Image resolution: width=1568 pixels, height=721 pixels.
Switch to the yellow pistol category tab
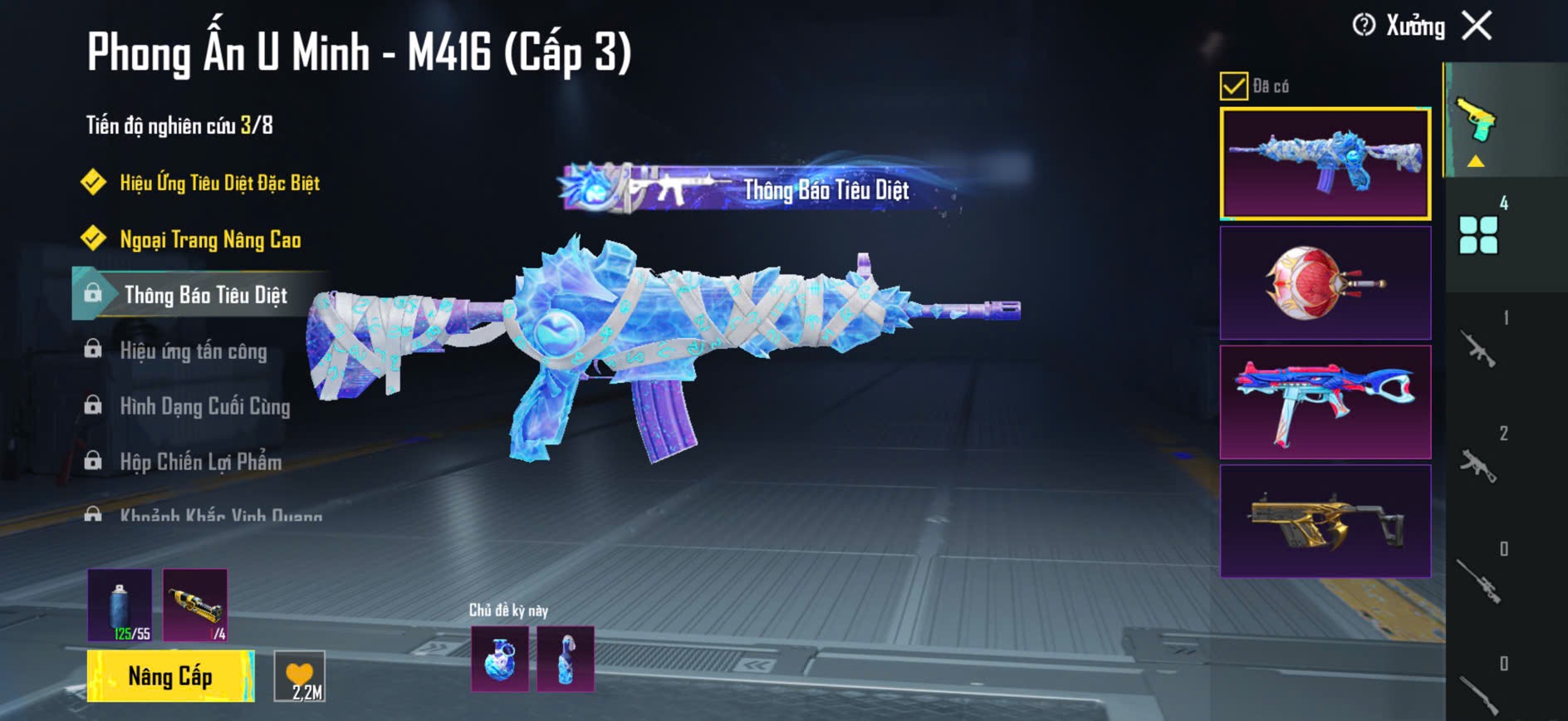click(x=1476, y=122)
